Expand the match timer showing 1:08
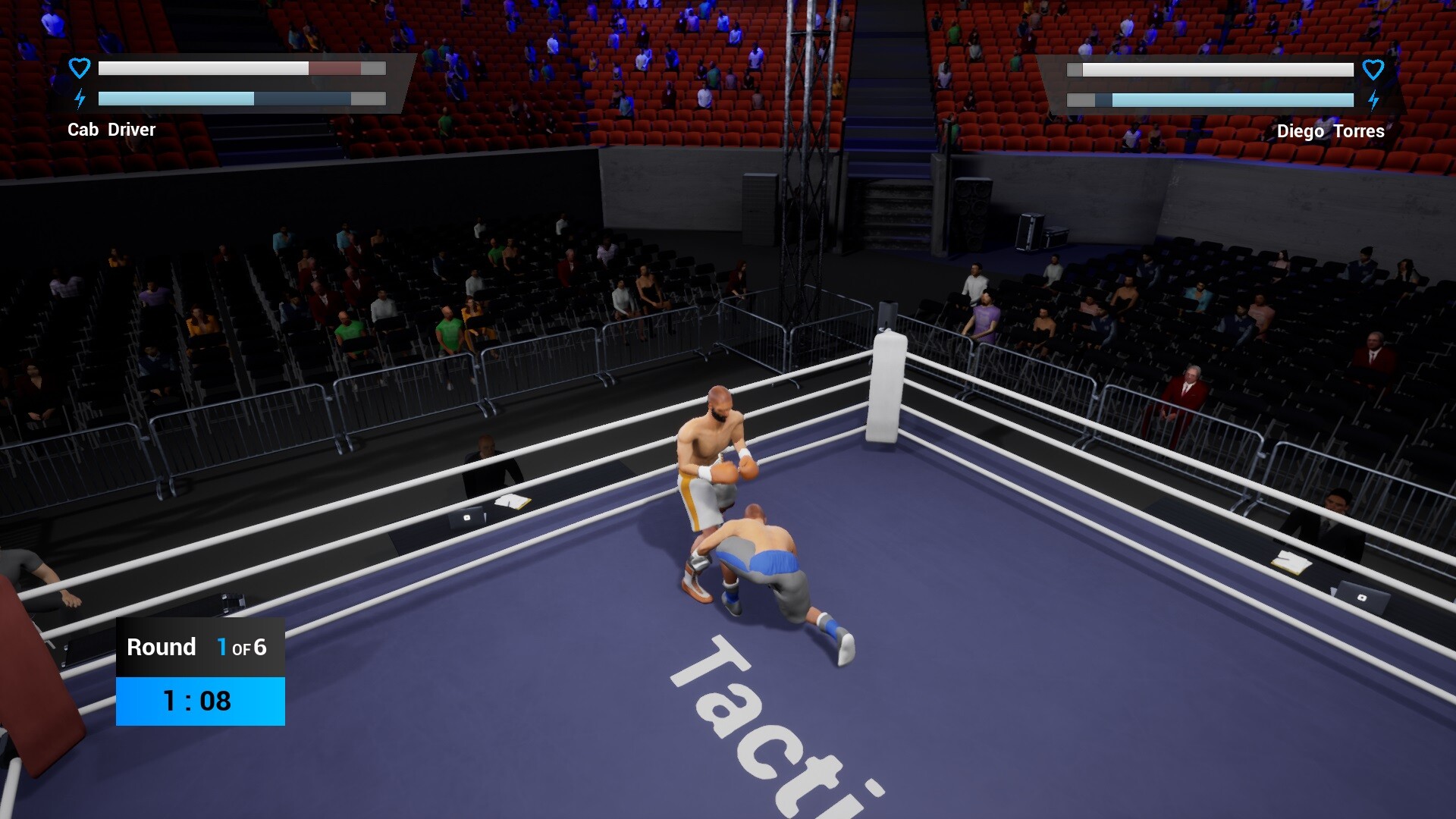 pos(199,701)
